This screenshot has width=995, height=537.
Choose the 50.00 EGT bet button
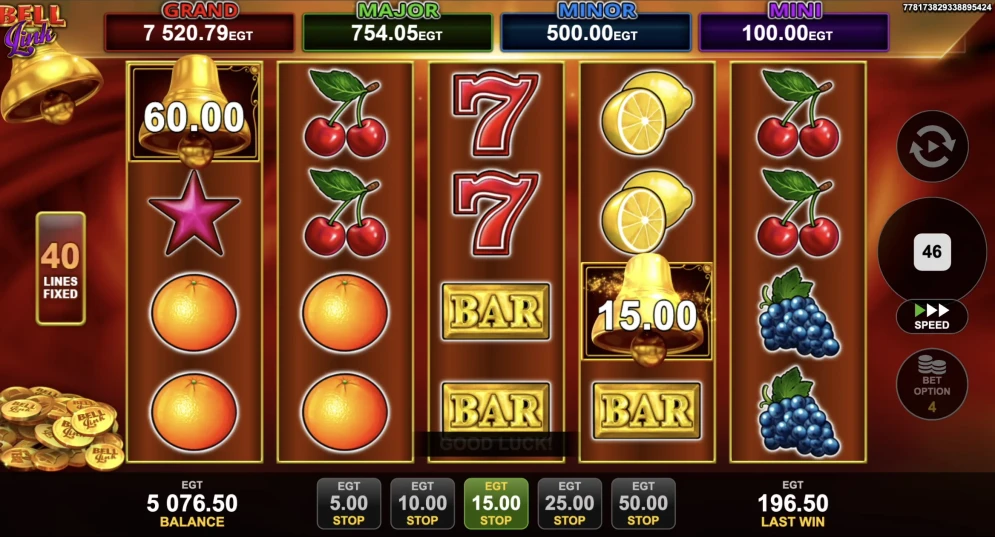(643, 503)
